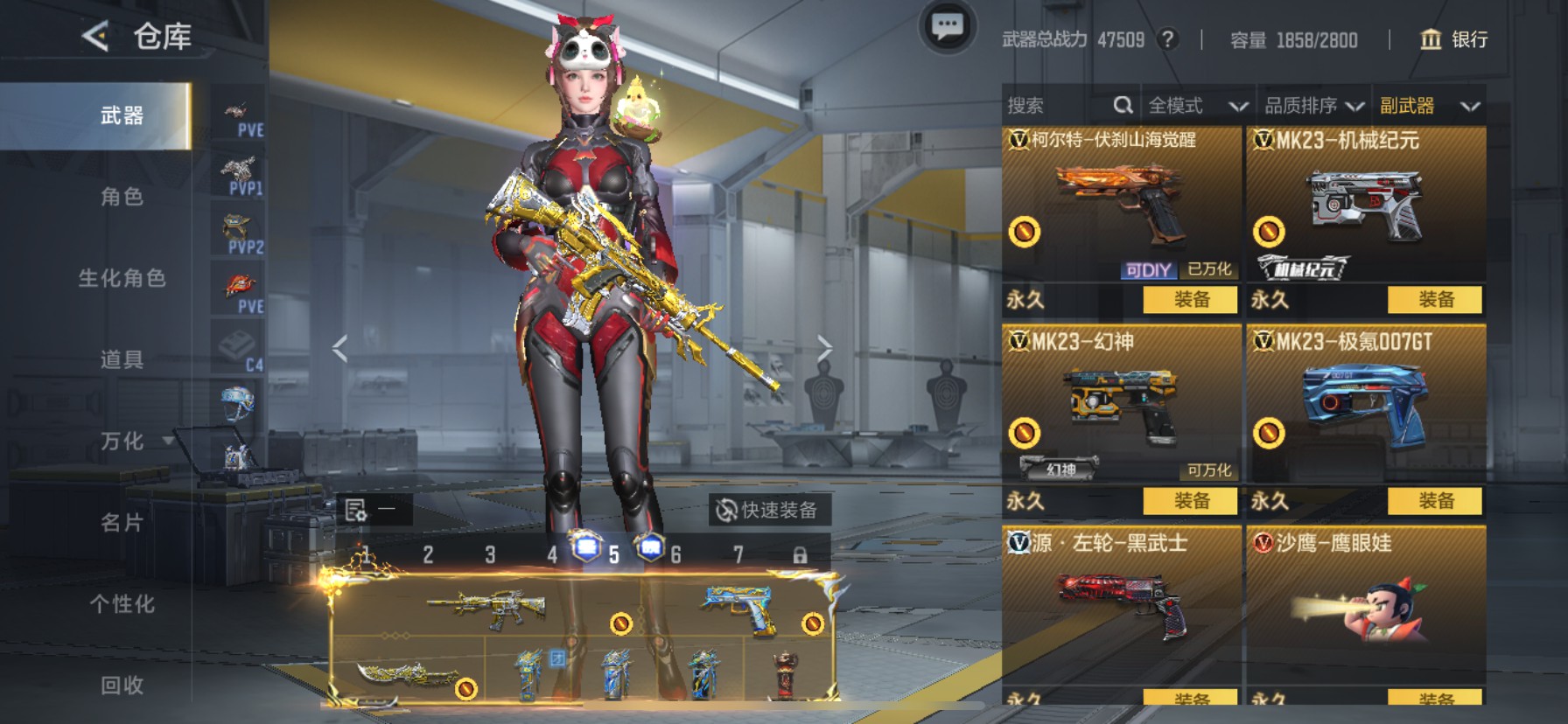Open the 银行 bank
1568x724 pixels.
(x=1453, y=39)
